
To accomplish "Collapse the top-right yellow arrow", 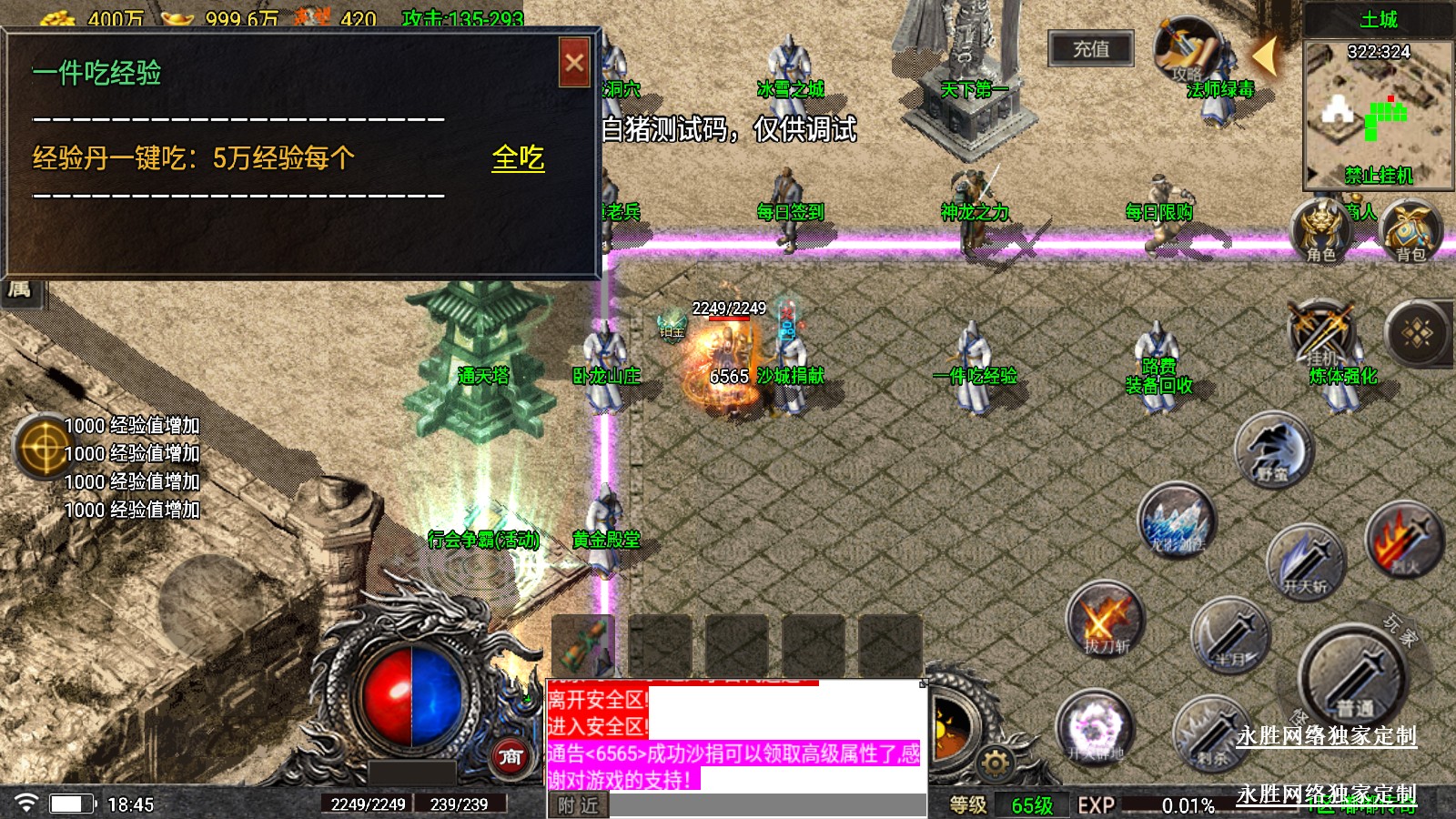I will point(1264,56).
